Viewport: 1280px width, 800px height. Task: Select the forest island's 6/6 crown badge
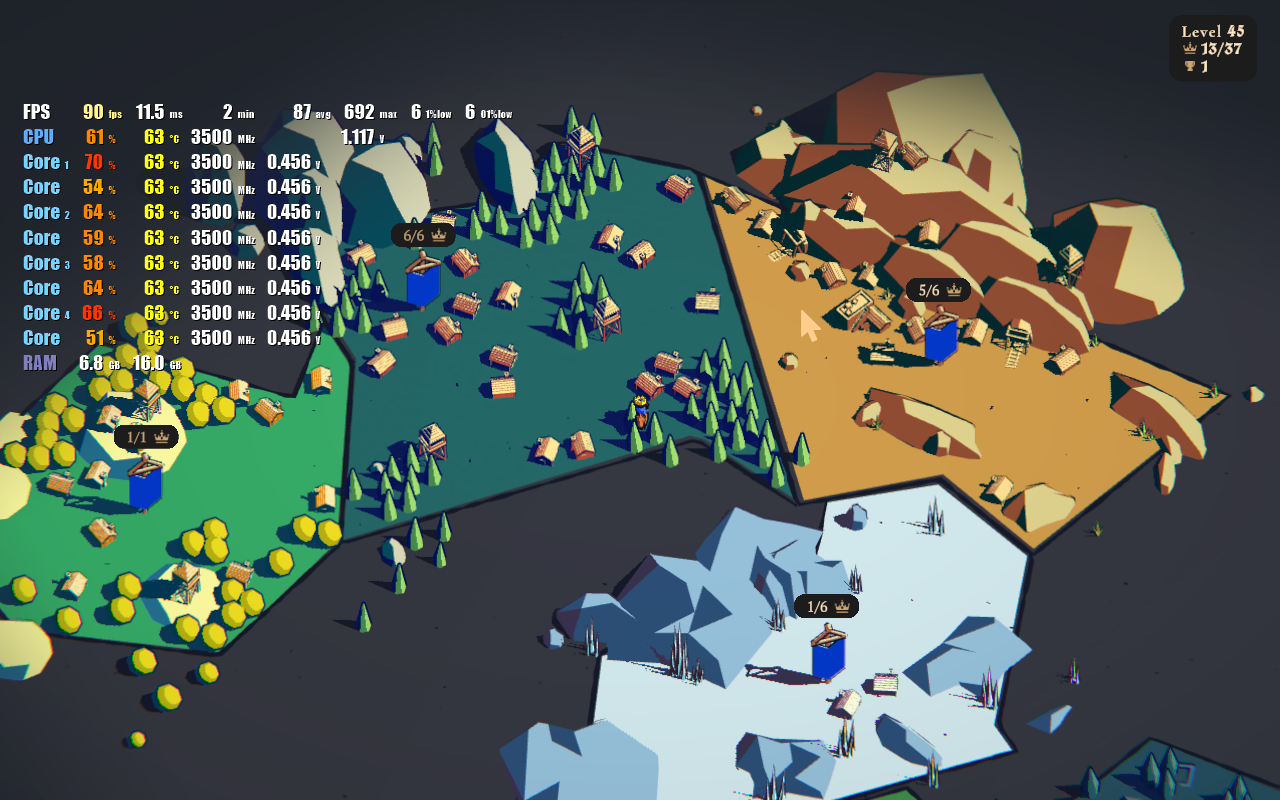coord(423,236)
